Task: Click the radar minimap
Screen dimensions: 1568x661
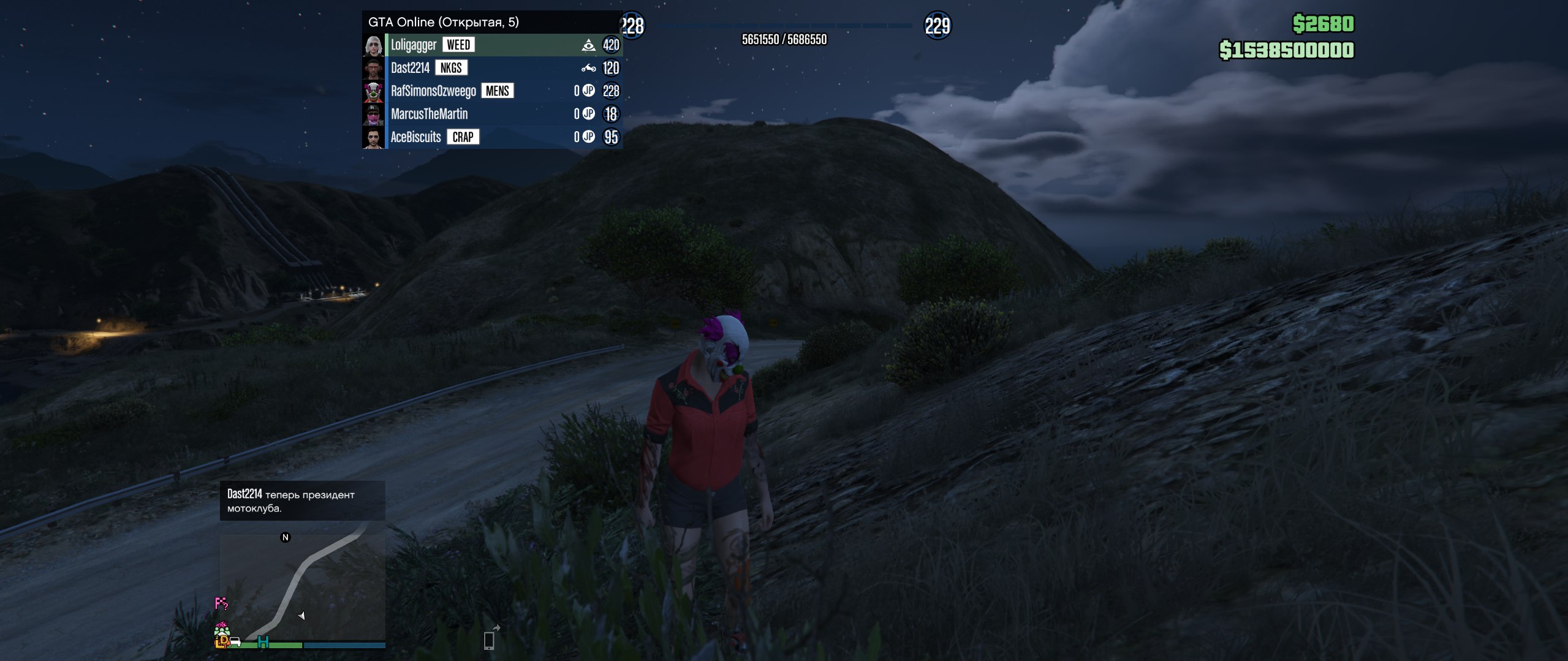Action: [x=303, y=585]
